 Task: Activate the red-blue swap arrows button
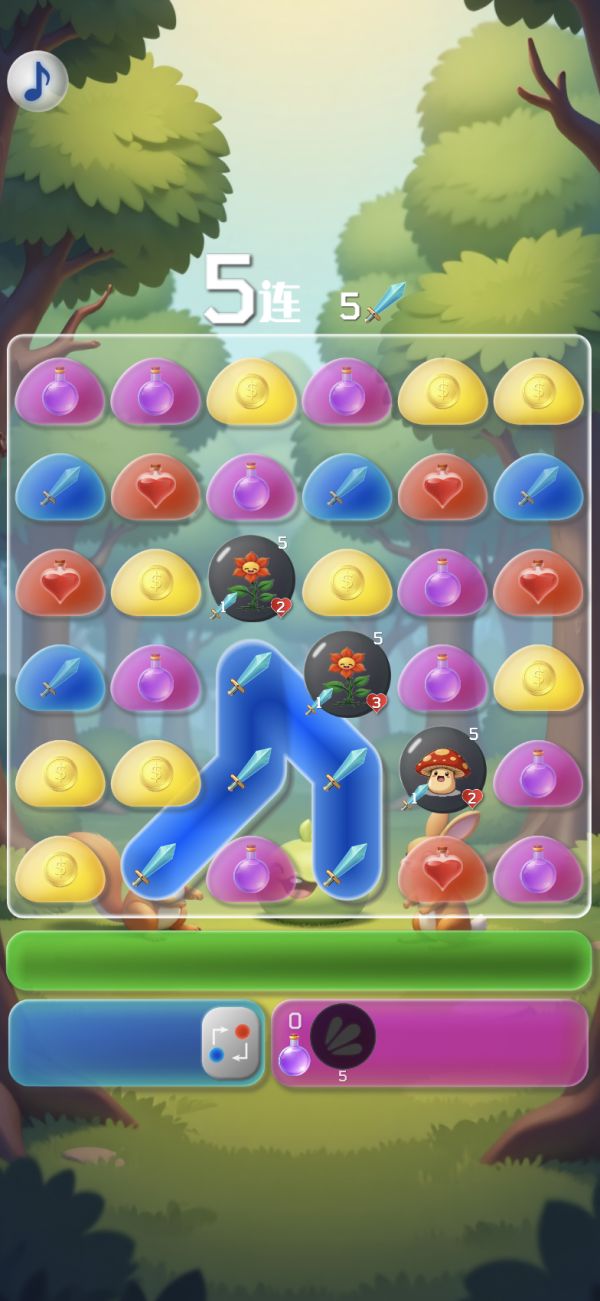(x=231, y=1043)
